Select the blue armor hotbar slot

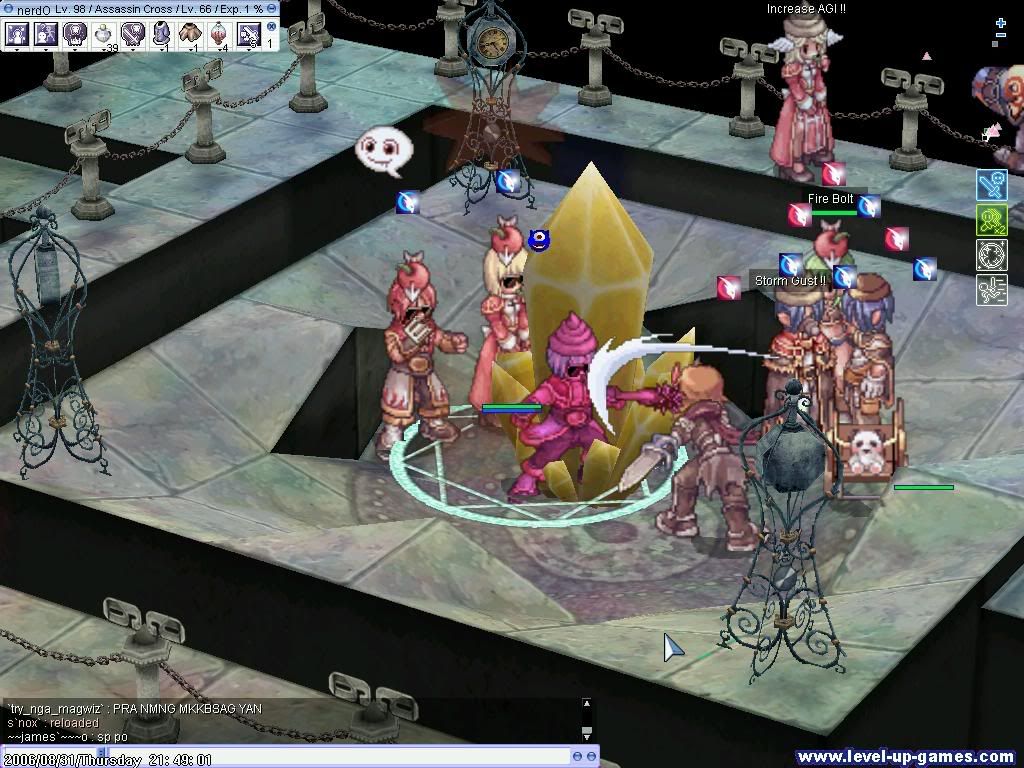coord(161,34)
